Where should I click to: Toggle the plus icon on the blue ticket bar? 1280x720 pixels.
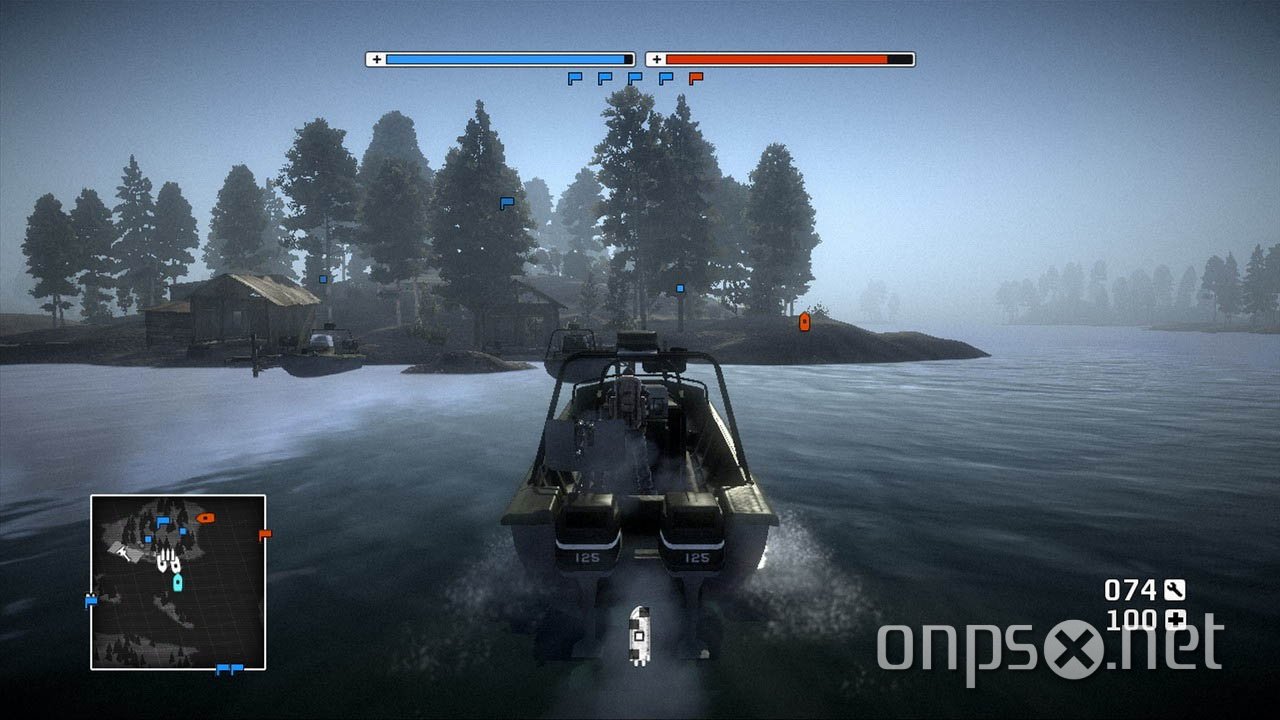(378, 58)
